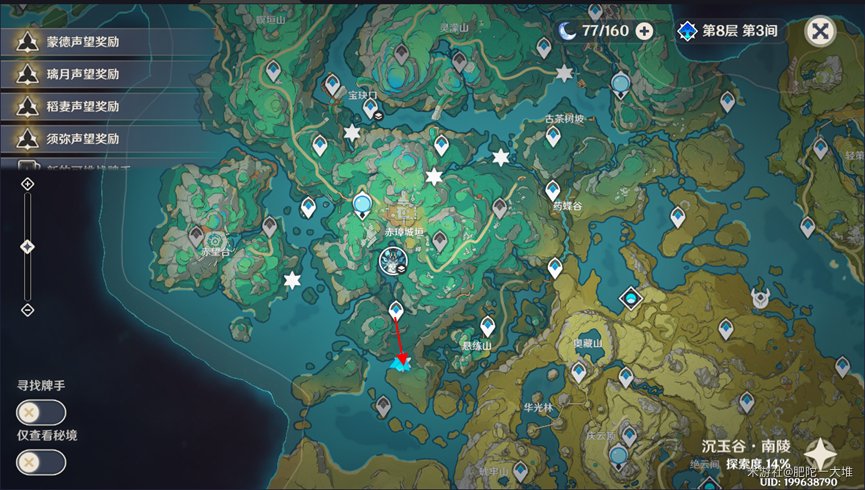The image size is (865, 490).
Task: Zoom in using the map's plus button
Action: tap(27, 186)
